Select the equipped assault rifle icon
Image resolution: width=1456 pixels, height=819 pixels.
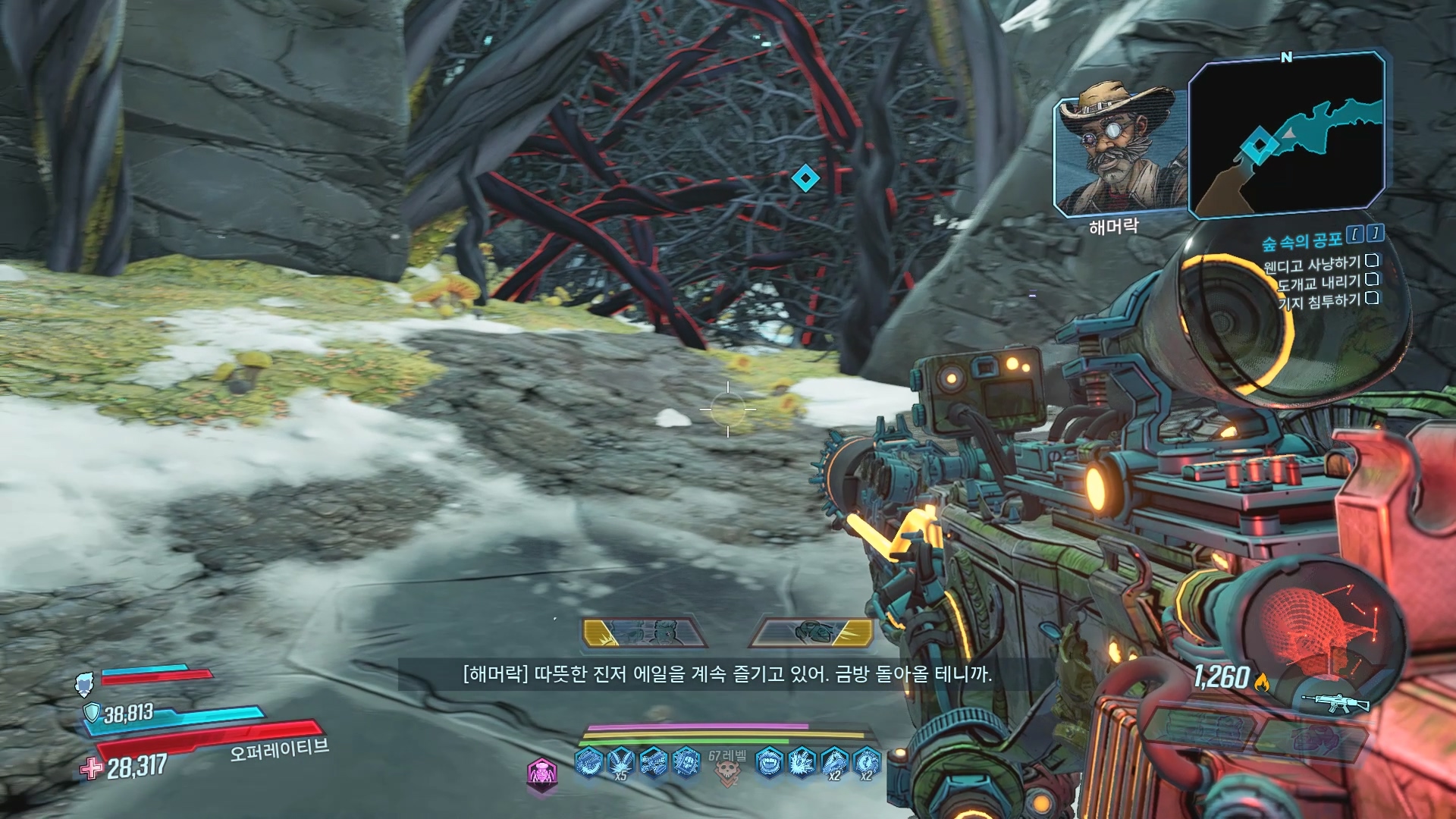coord(1334,703)
